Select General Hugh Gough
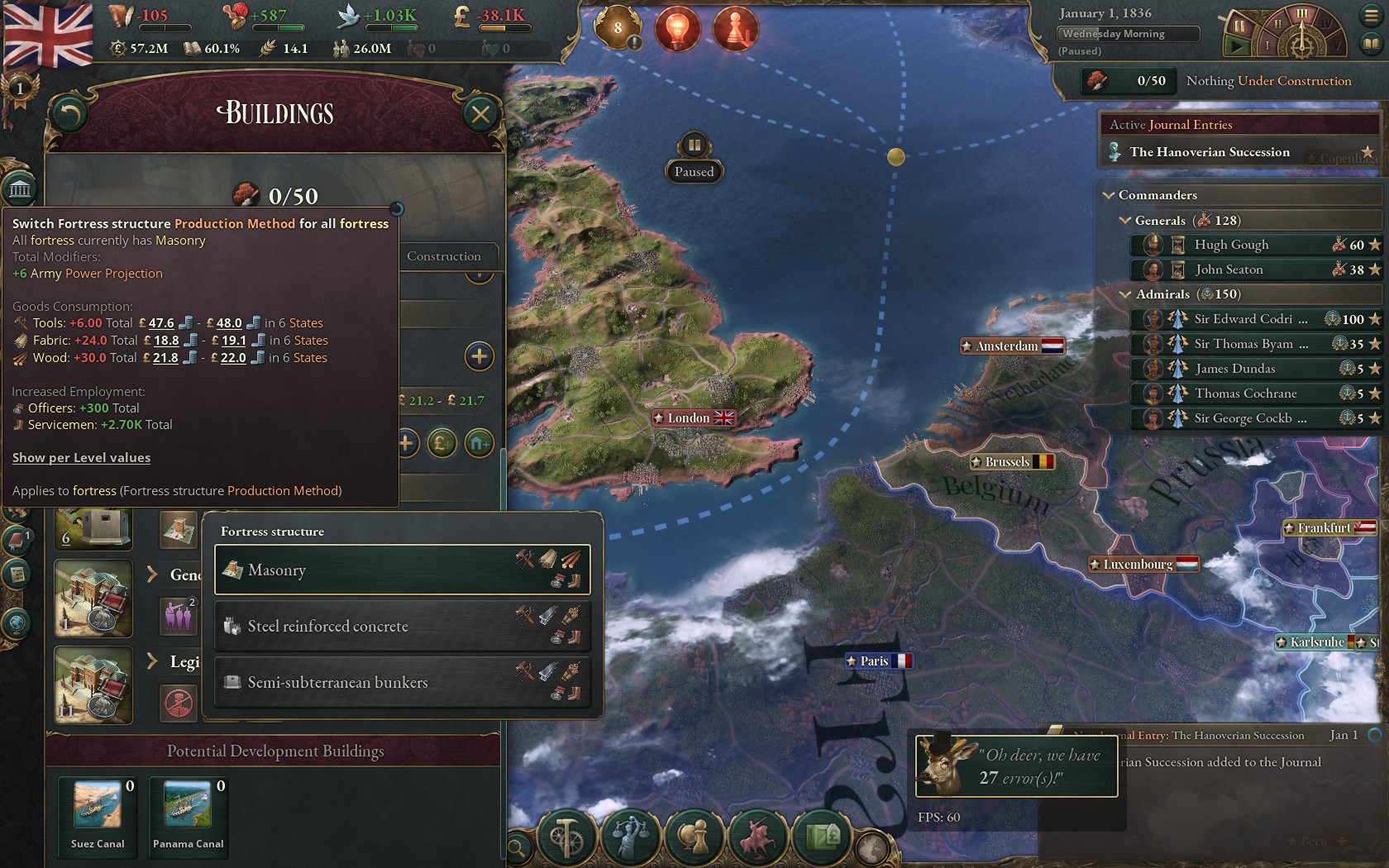 click(1231, 245)
